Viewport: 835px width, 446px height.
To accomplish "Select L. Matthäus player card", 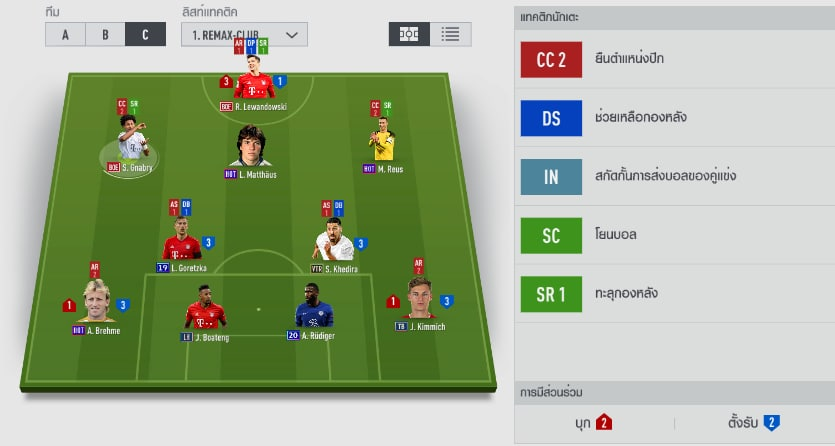I will point(254,148).
